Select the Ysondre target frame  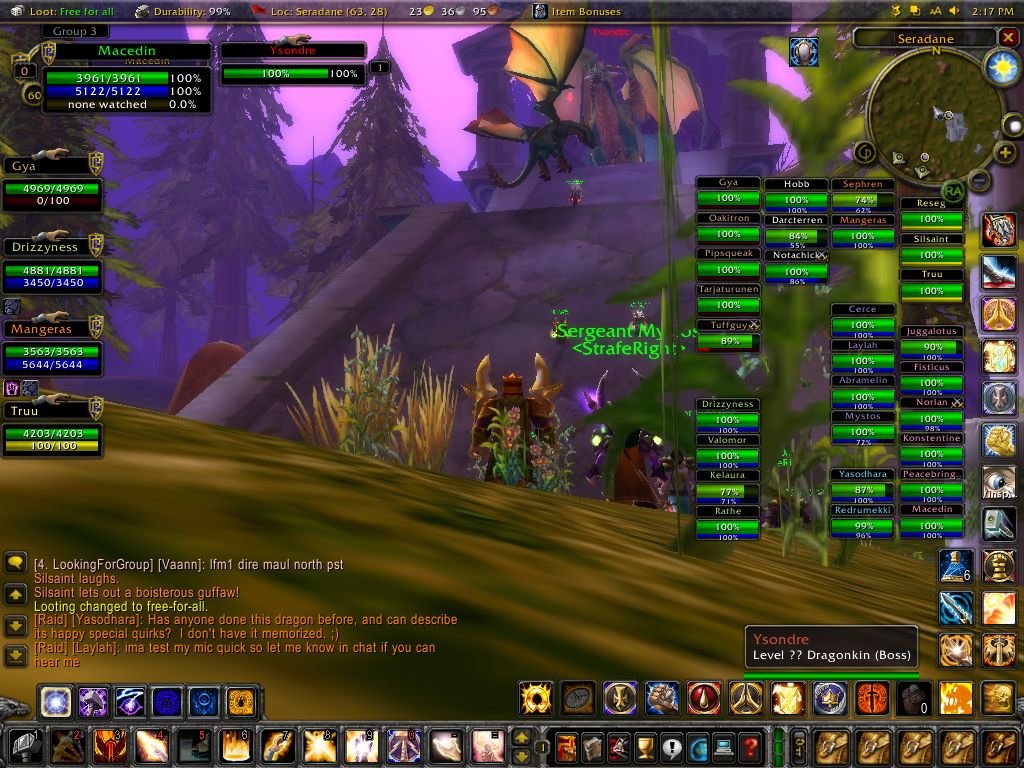click(x=292, y=61)
